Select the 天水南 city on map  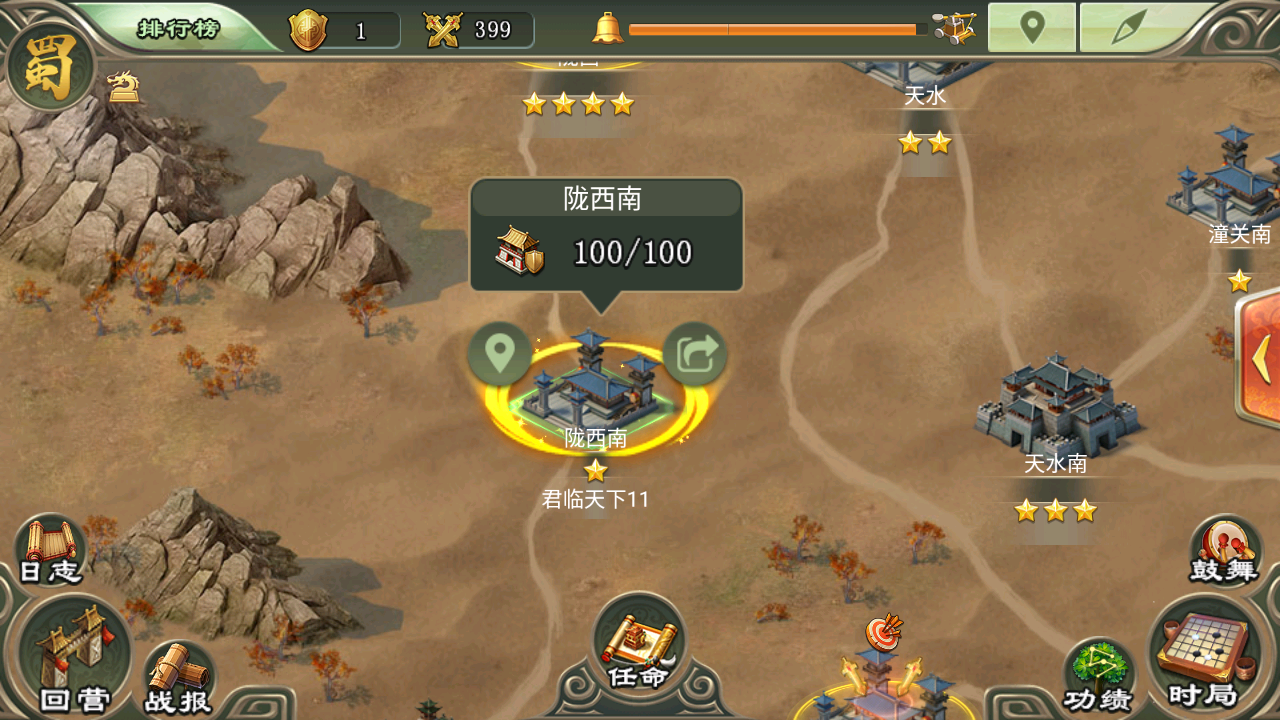pyautogui.click(x=1057, y=412)
